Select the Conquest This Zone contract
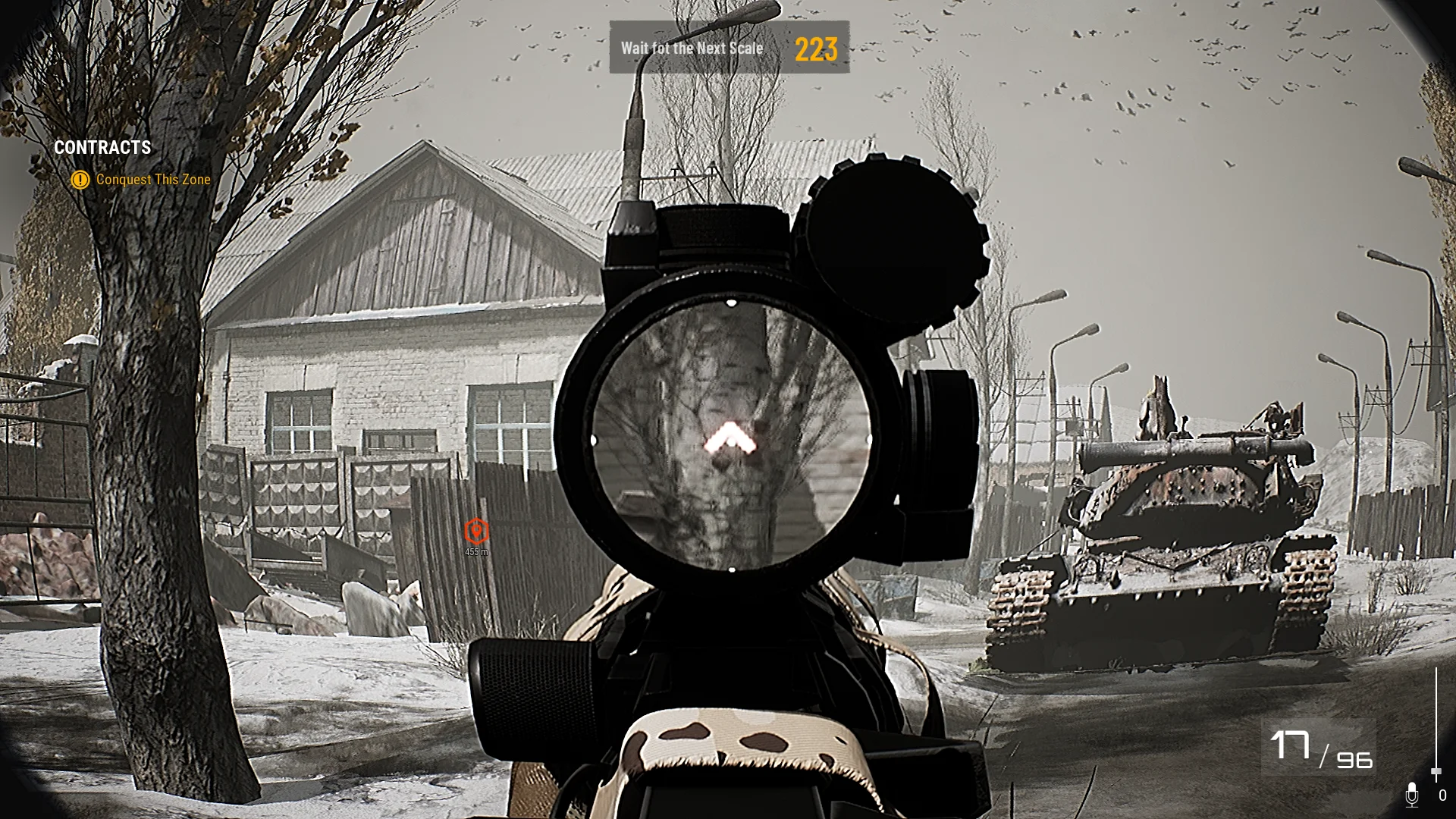Image resolution: width=1456 pixels, height=819 pixels. point(152,180)
